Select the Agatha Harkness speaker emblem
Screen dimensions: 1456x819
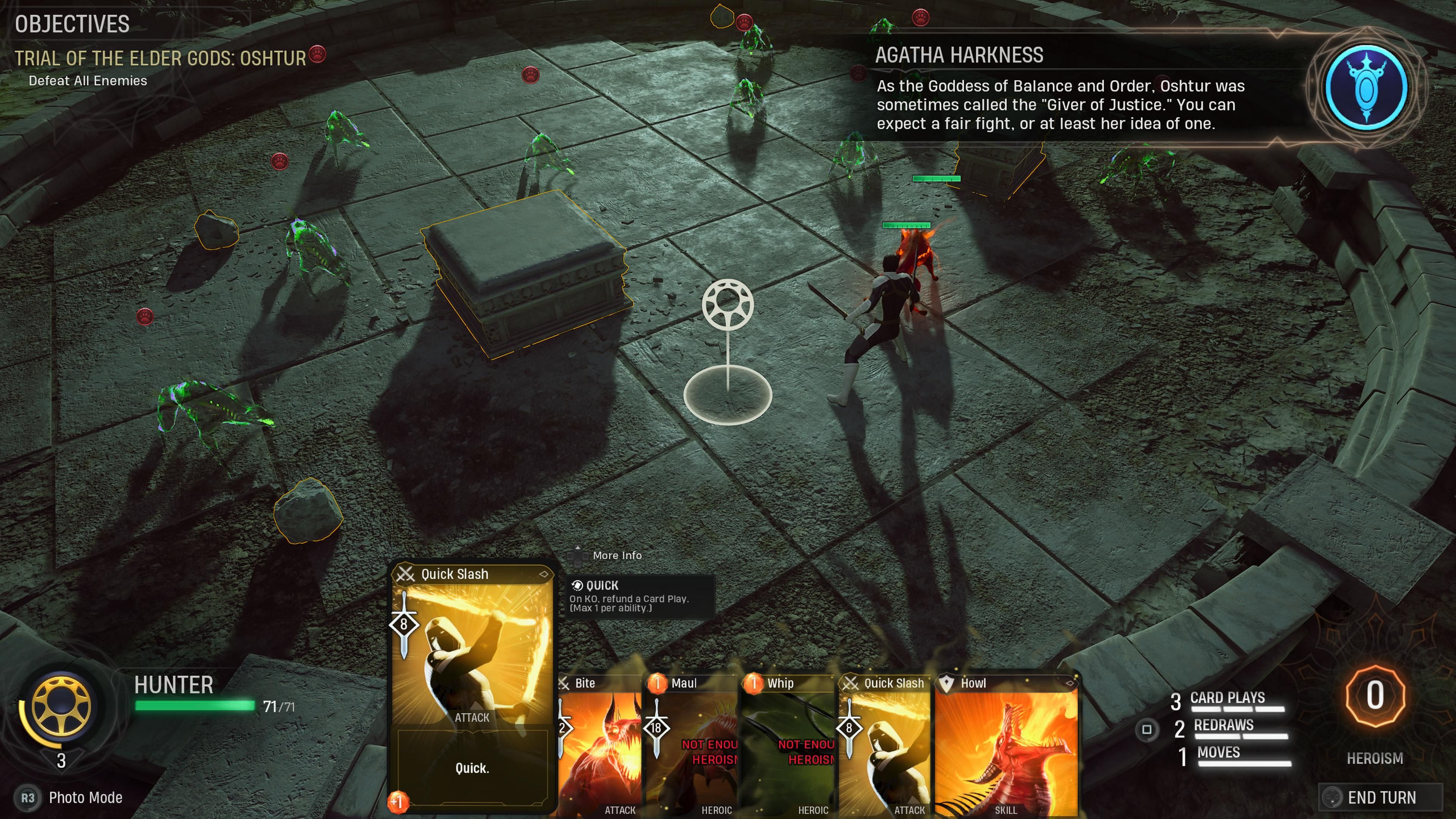[1366, 87]
